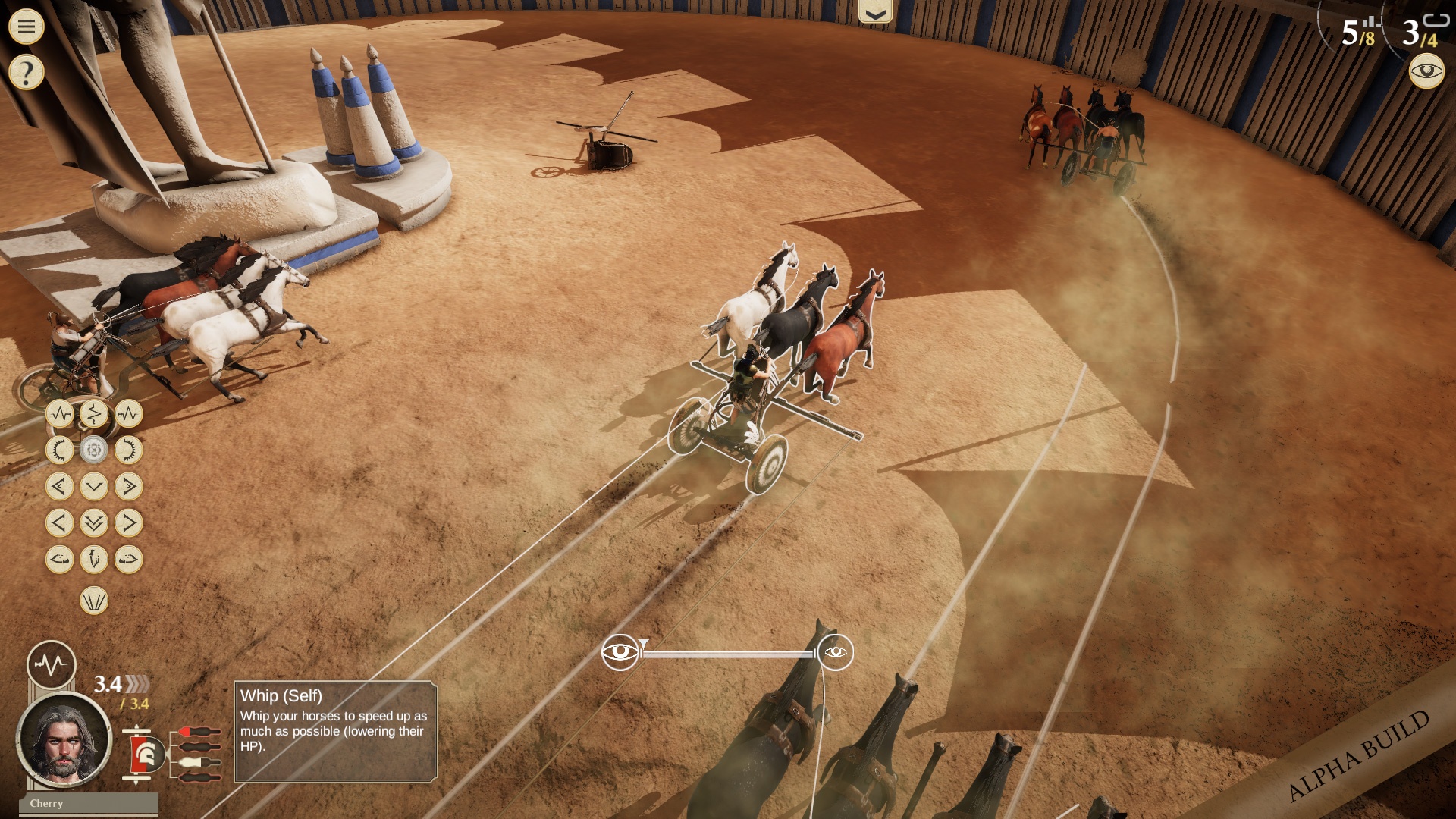Select the top-left zigzag whip action
Image resolution: width=1456 pixels, height=819 pixels.
[60, 414]
